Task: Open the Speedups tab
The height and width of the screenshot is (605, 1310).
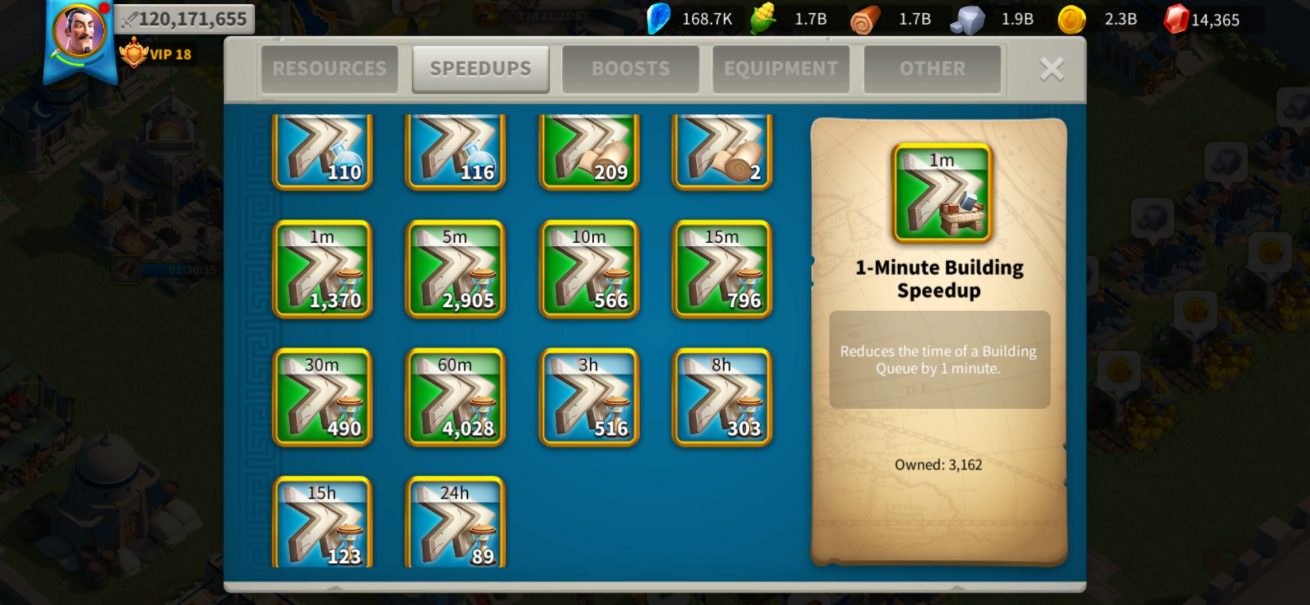Action: (480, 69)
